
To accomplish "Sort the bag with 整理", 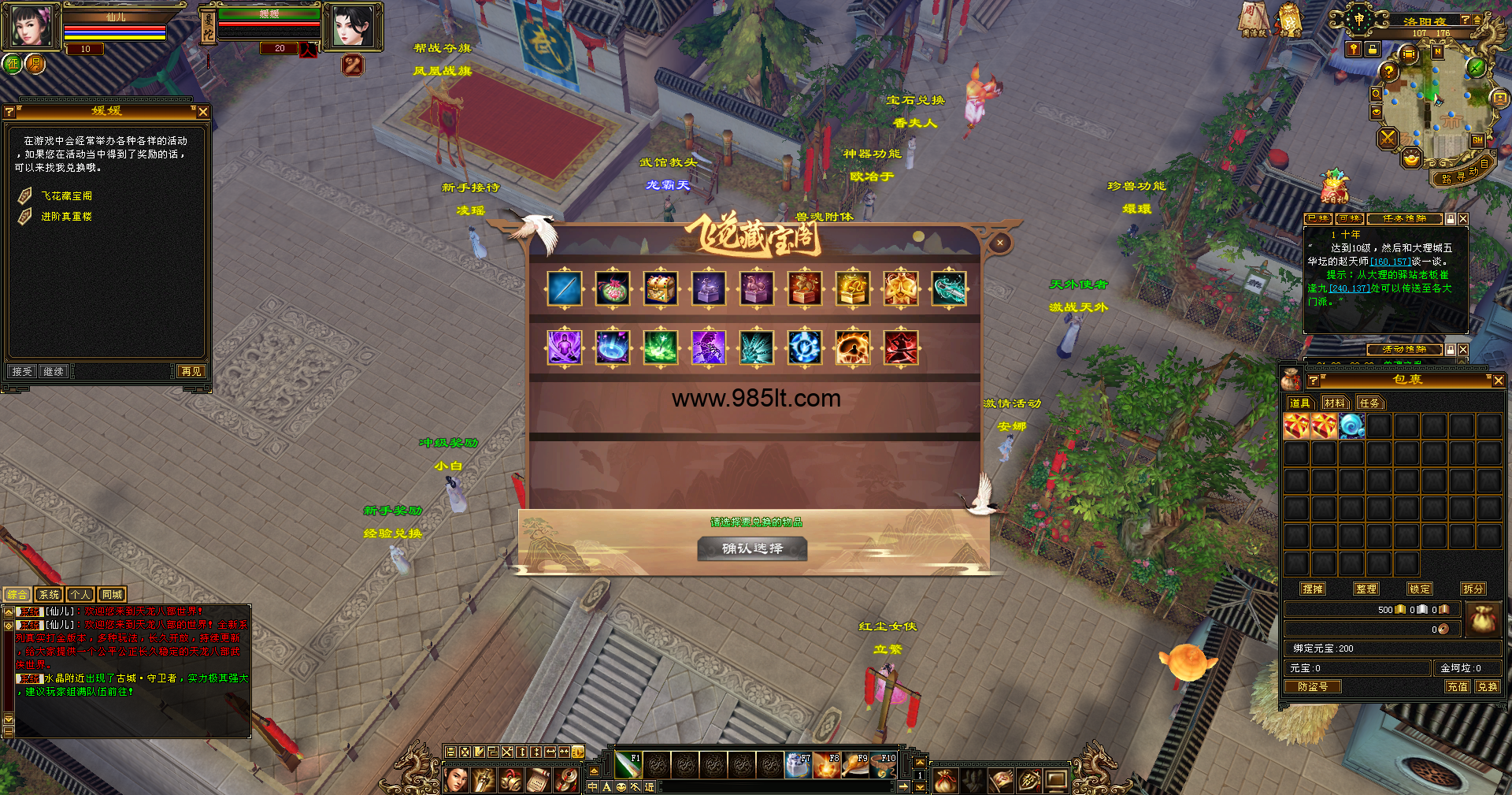I will tap(1366, 589).
